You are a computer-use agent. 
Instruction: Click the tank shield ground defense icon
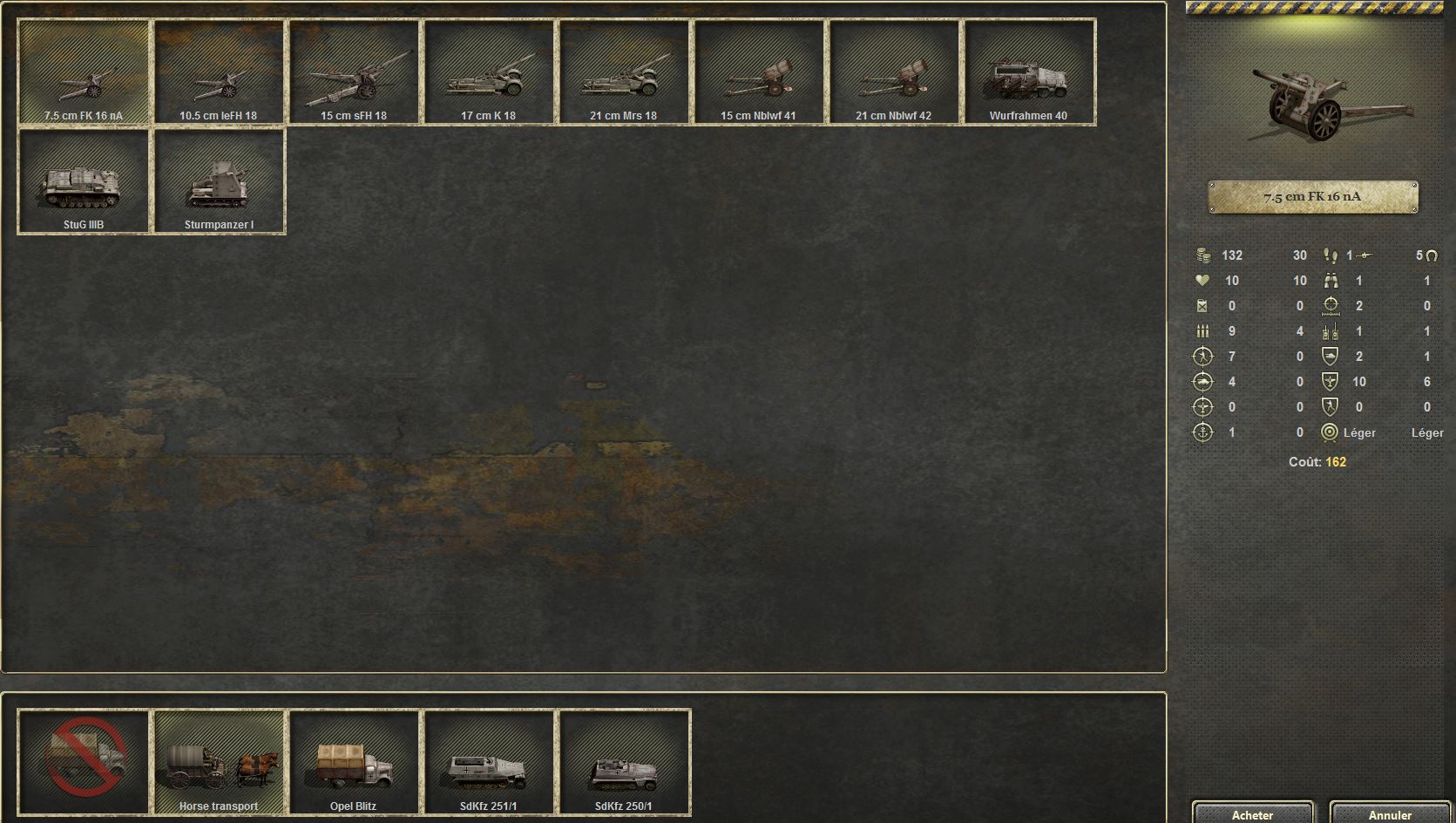pos(1330,357)
